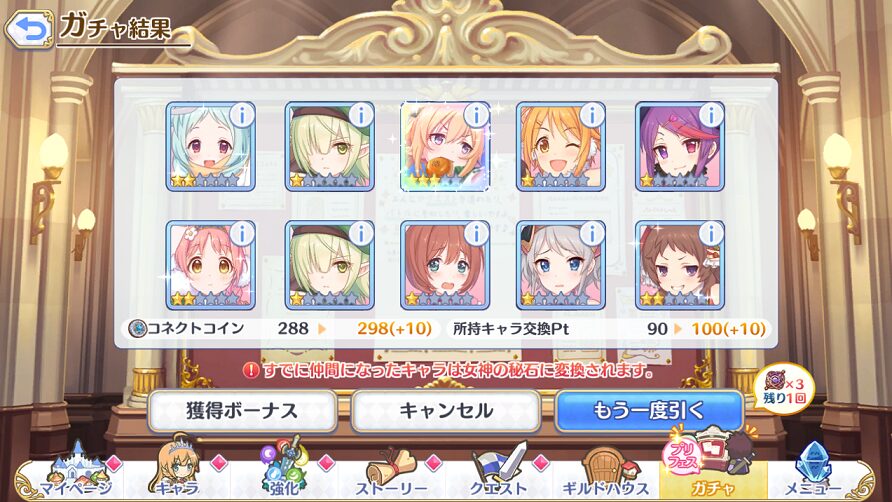Screen dimensions: 892x502
Task: Draw again with もう一度引く
Action: coord(649,410)
